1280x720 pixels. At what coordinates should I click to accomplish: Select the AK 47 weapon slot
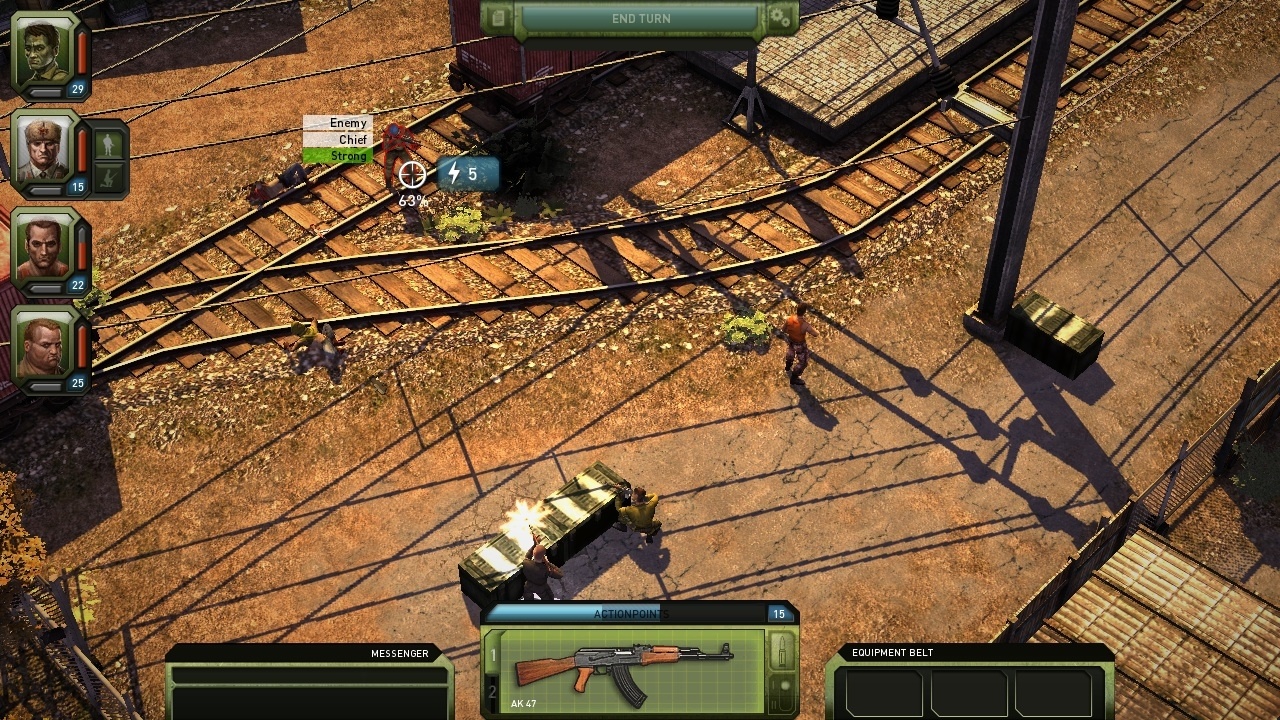[632, 668]
